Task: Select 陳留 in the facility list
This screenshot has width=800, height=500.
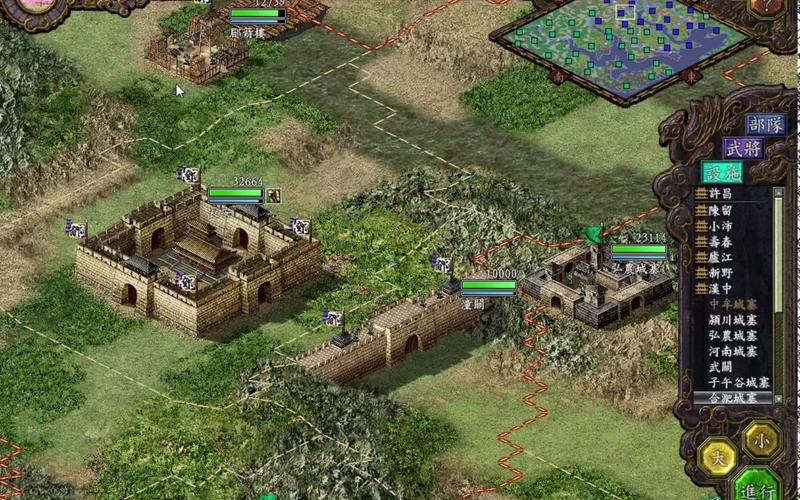Action: point(720,209)
